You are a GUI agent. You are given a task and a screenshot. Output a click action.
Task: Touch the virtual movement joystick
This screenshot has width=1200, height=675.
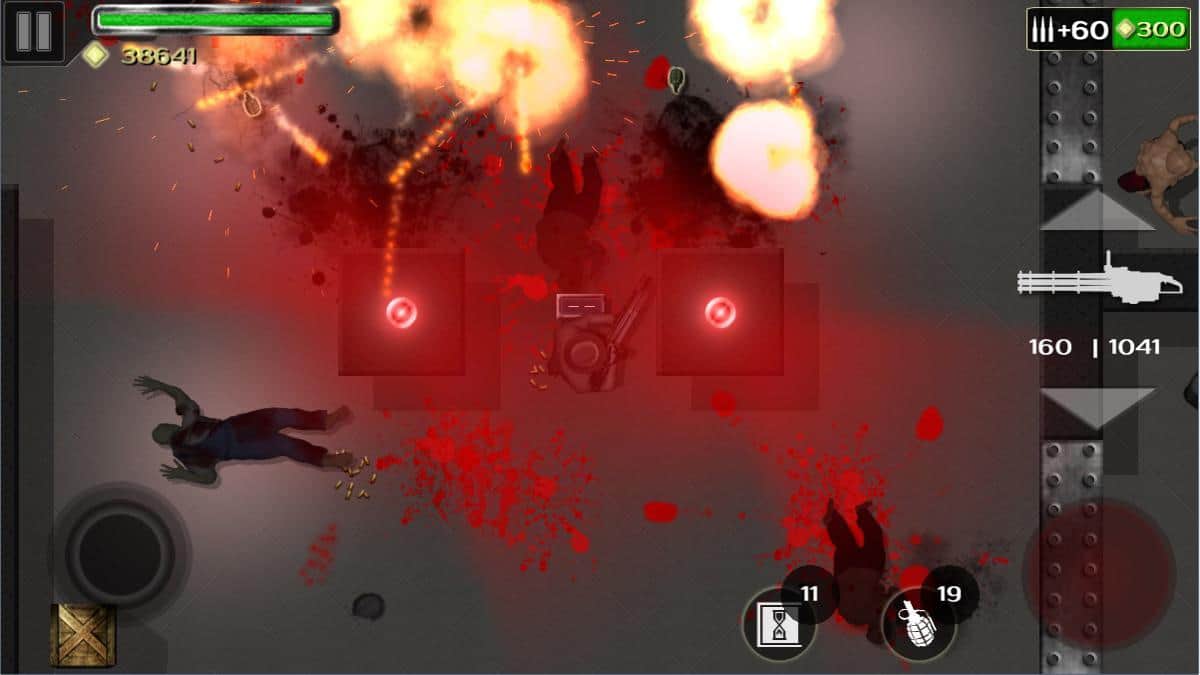point(119,549)
